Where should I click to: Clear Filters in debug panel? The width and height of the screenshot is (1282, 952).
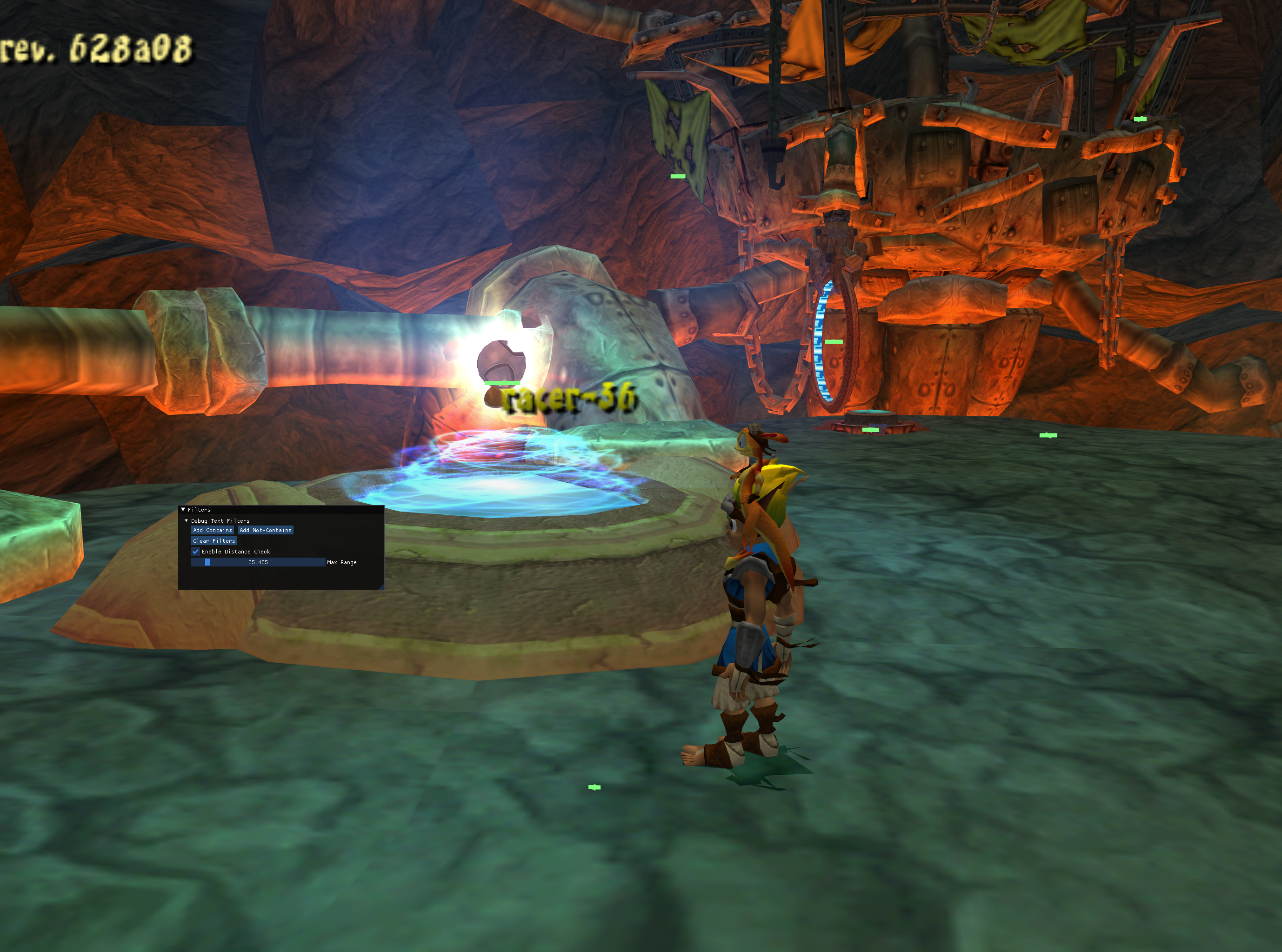click(x=214, y=540)
